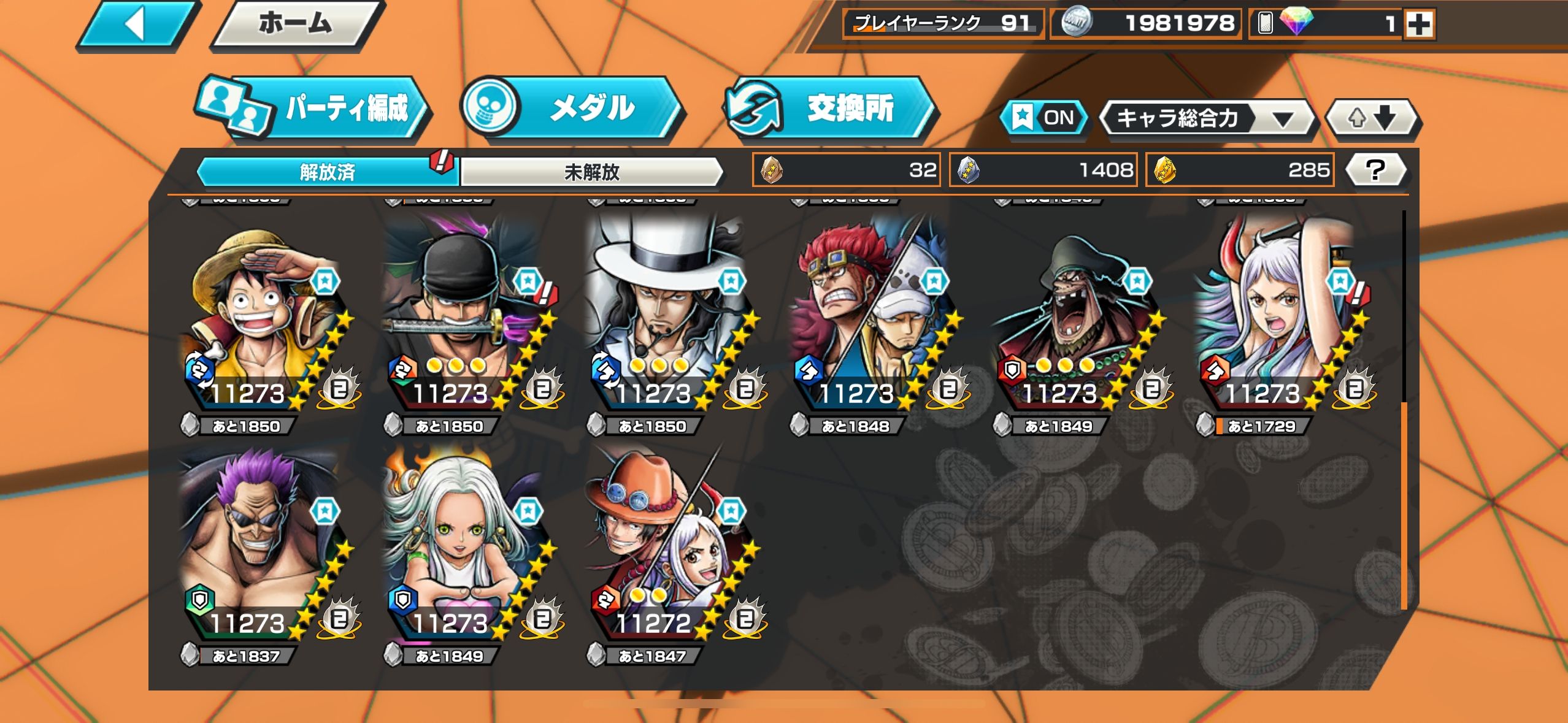Open the question mark help button

1375,170
